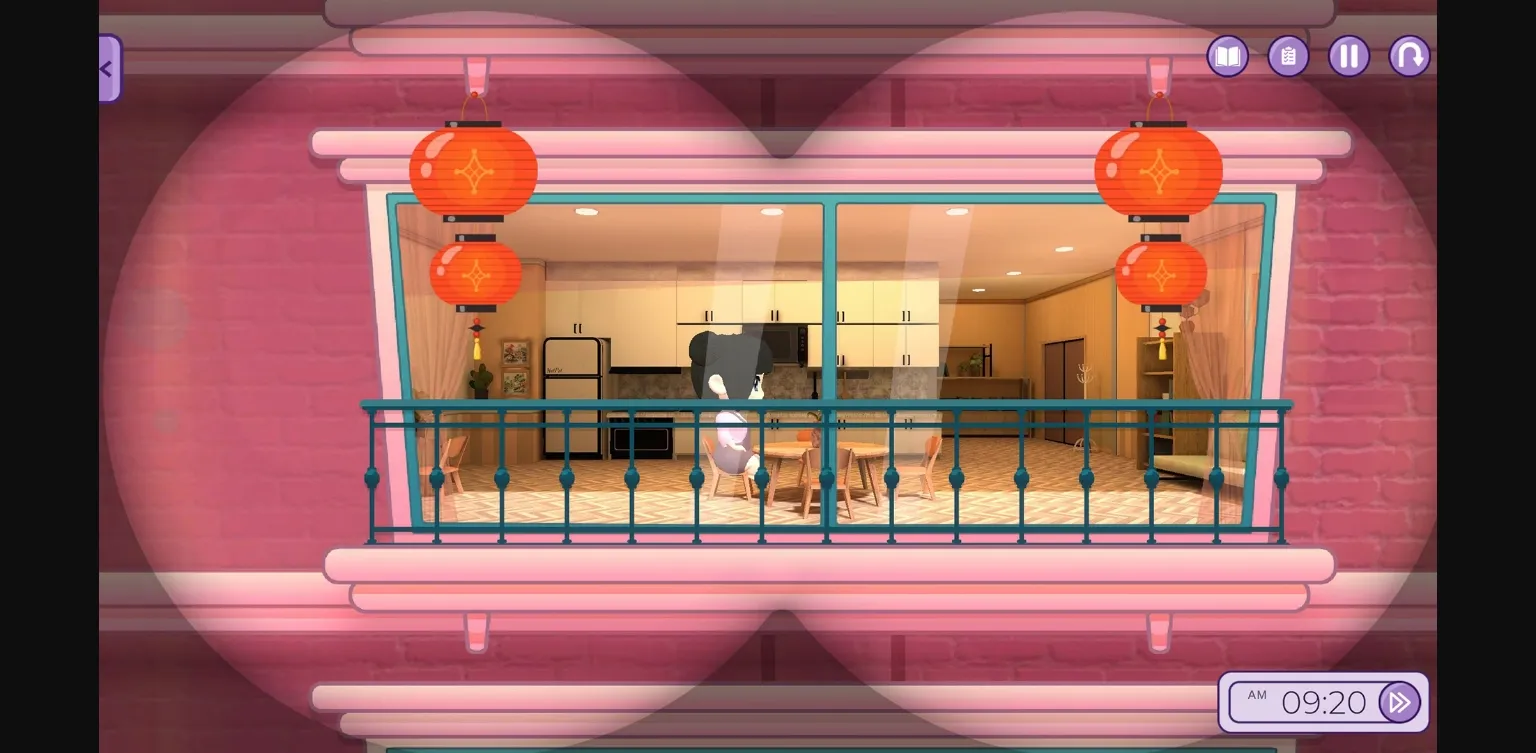Pause the game

1349,56
